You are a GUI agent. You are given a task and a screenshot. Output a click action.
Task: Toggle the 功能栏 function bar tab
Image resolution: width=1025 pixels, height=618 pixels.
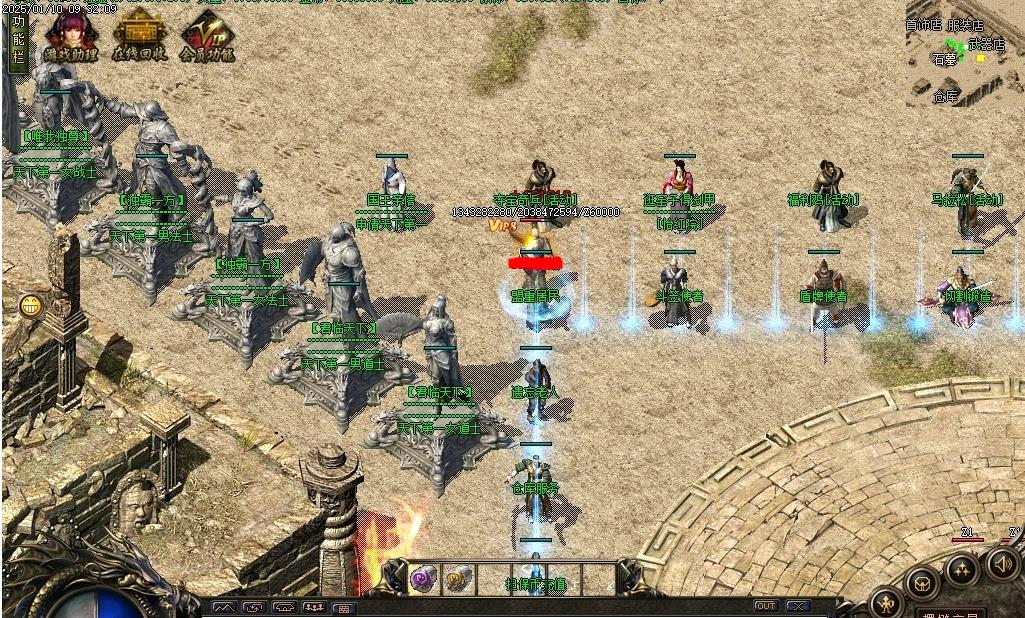pyautogui.click(x=17, y=40)
